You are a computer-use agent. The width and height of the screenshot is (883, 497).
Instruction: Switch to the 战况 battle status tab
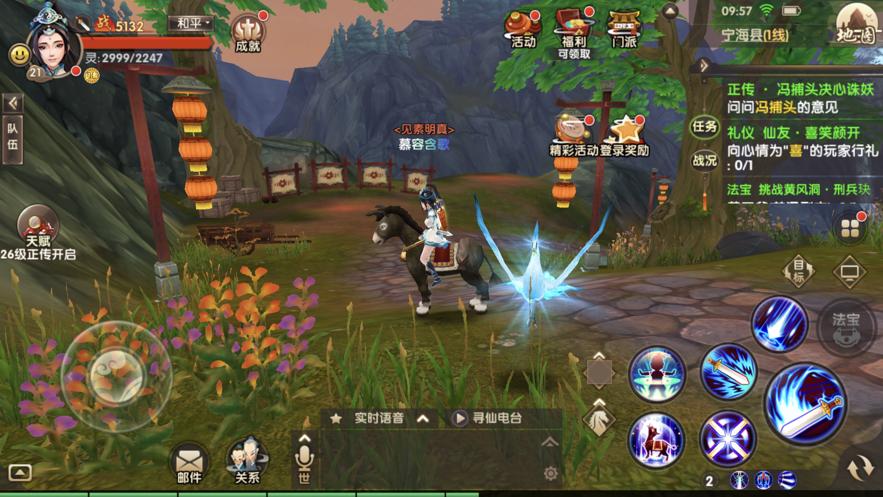coord(705,159)
